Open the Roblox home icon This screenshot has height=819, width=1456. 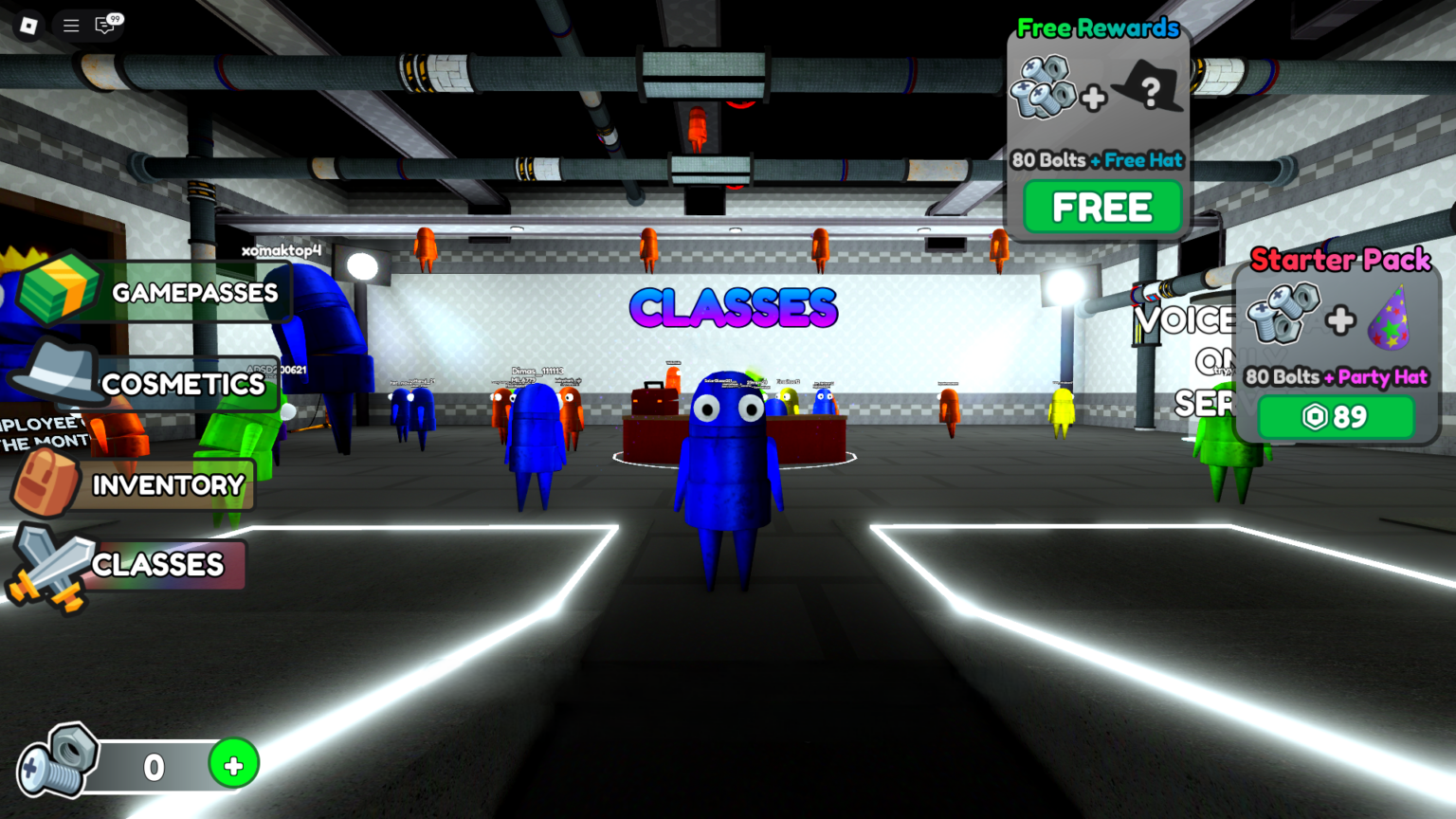[27, 26]
